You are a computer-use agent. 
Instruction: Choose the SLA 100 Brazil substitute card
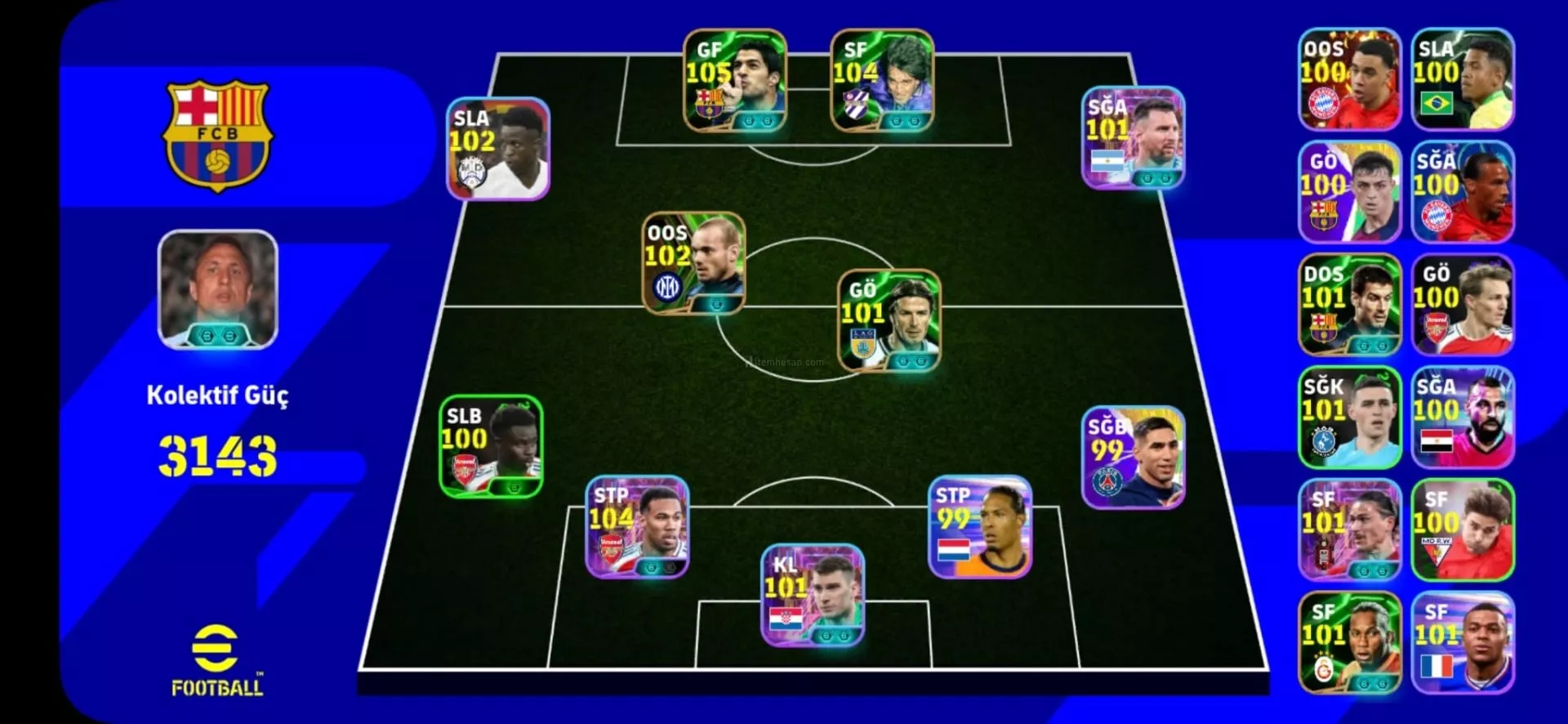(x=1463, y=79)
